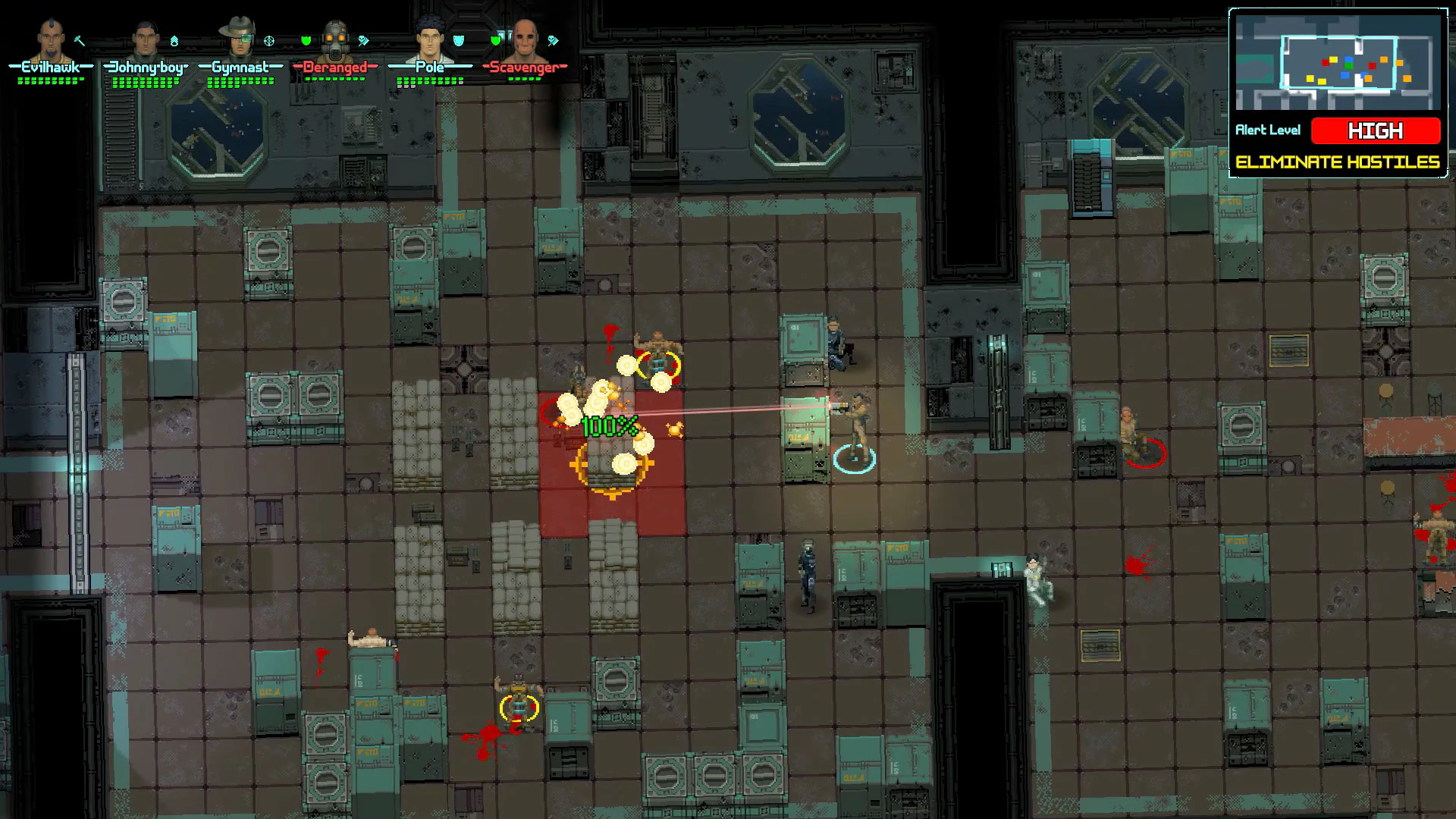The image size is (1456, 819).
Task: Click the melee weapon icon beside Evilhawk
Action: tap(77, 40)
